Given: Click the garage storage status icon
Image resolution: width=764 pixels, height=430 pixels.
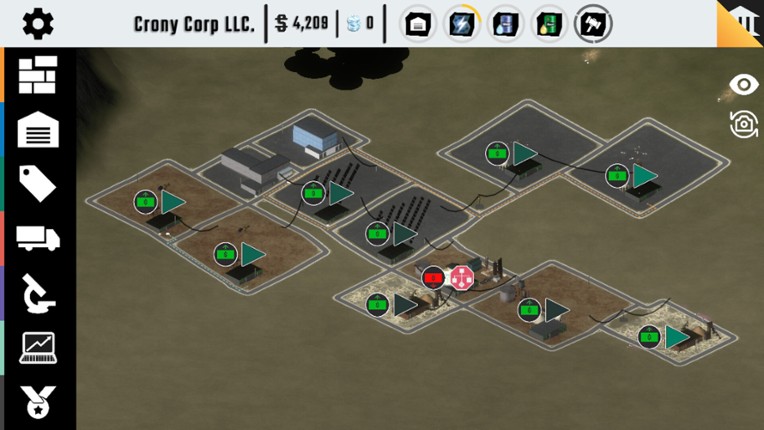Looking at the screenshot, I should [418, 24].
